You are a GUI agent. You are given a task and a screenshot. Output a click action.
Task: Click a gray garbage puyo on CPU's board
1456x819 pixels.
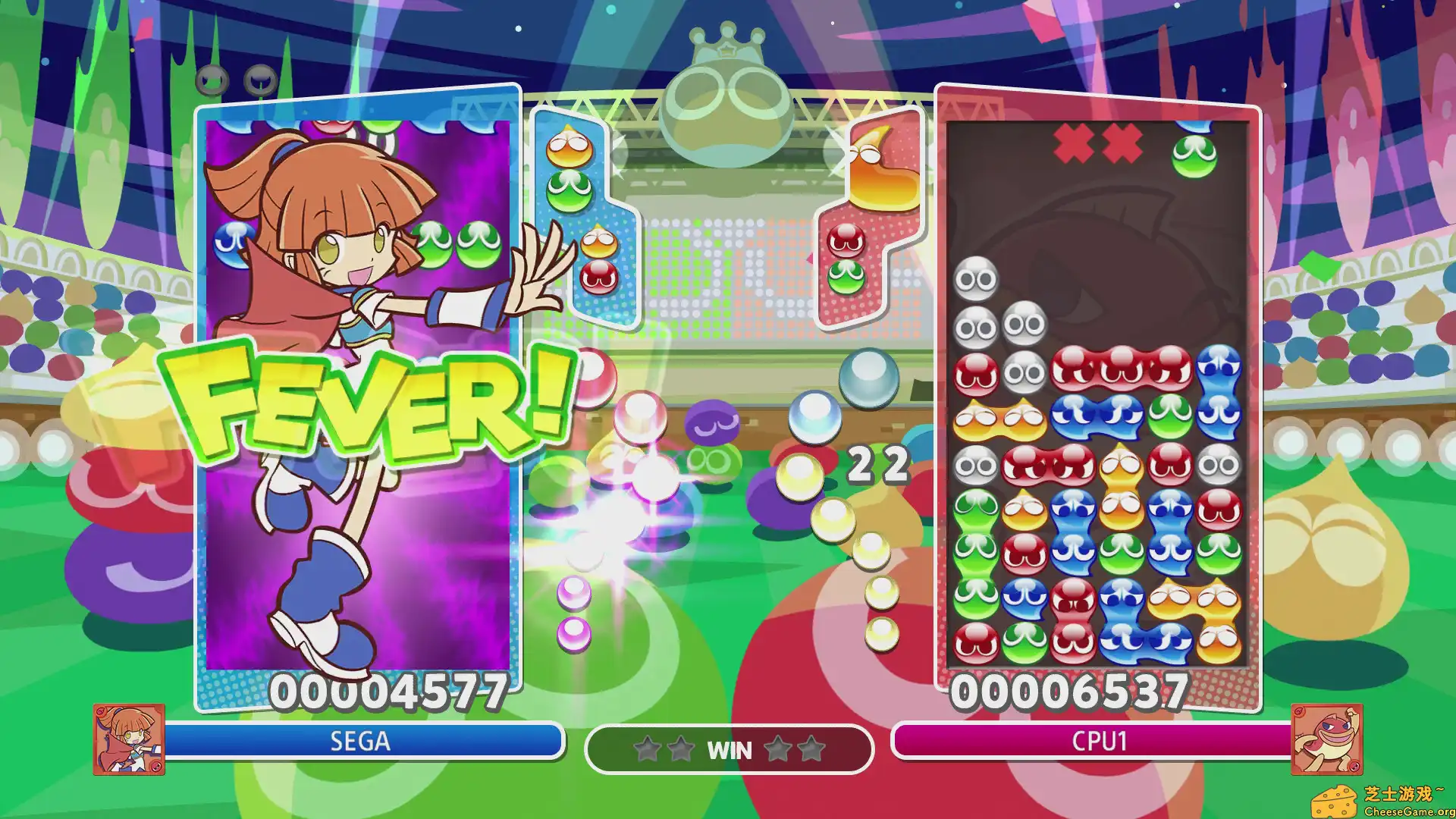pos(978,280)
